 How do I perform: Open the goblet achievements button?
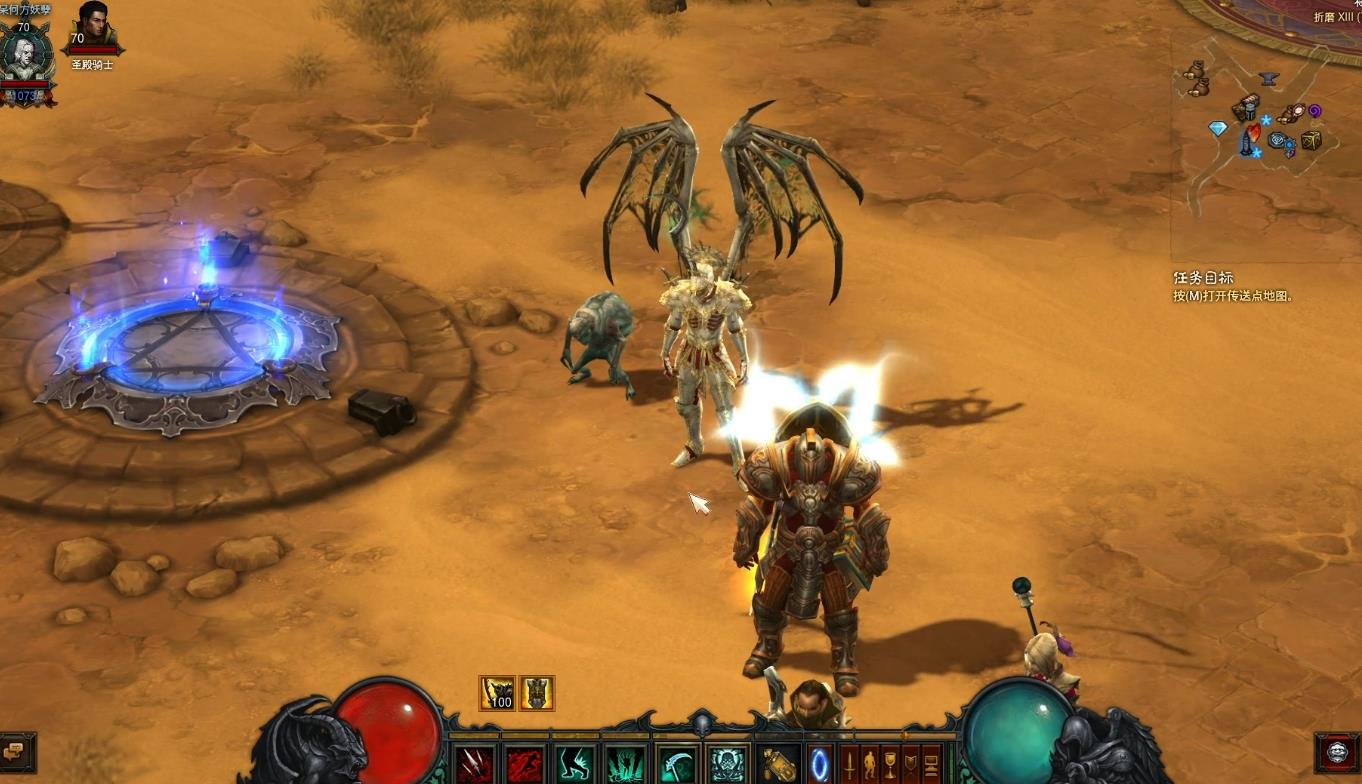coord(890,765)
